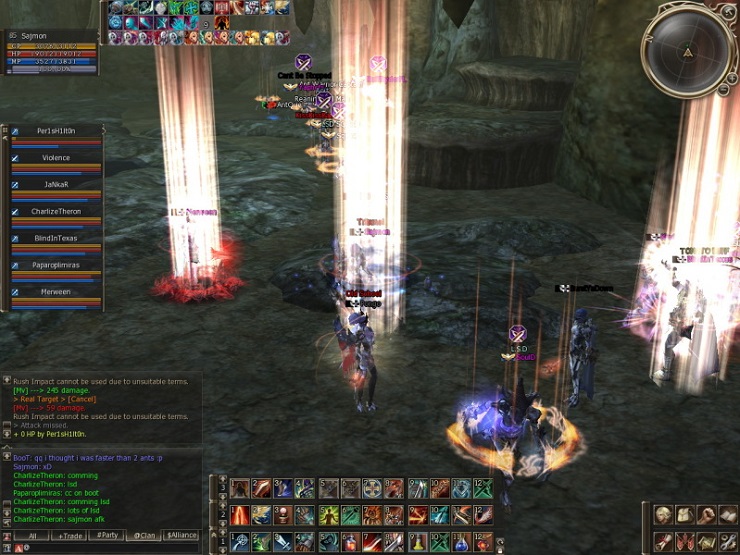Select party member Per1sH1lt0n
The image size is (740, 555).
pos(56,131)
